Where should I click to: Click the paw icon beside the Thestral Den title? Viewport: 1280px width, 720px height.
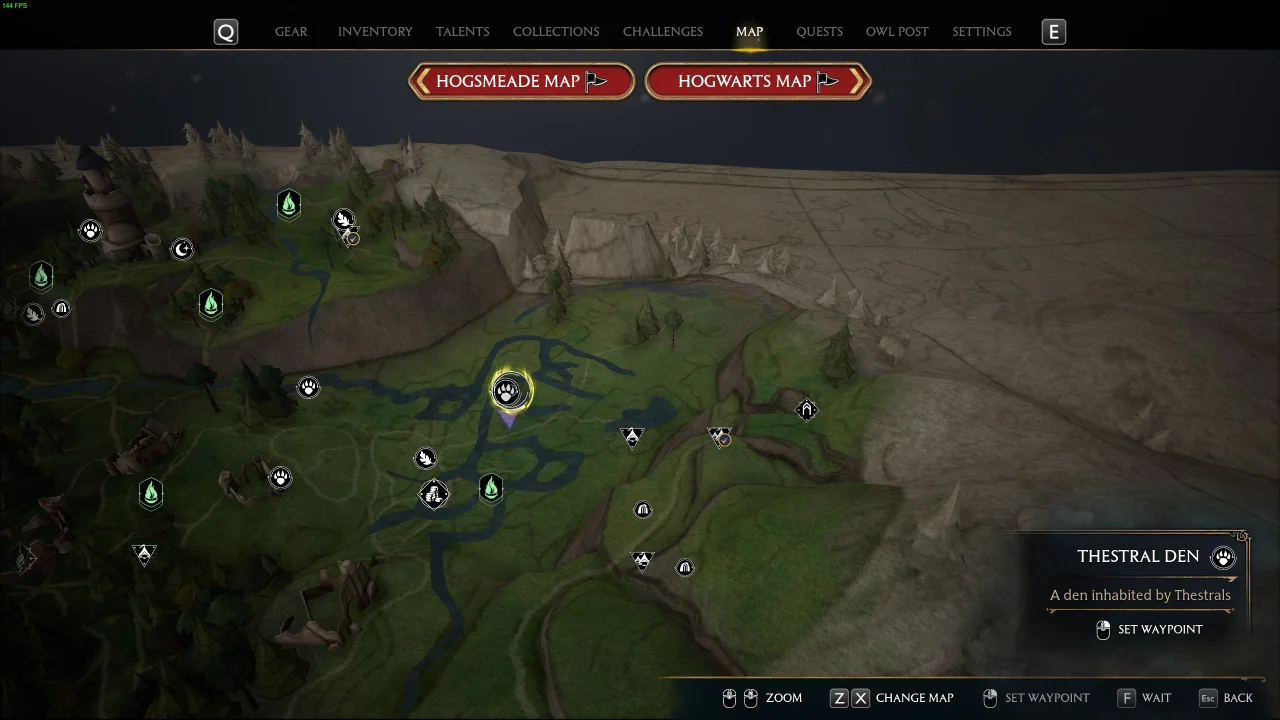1222,557
